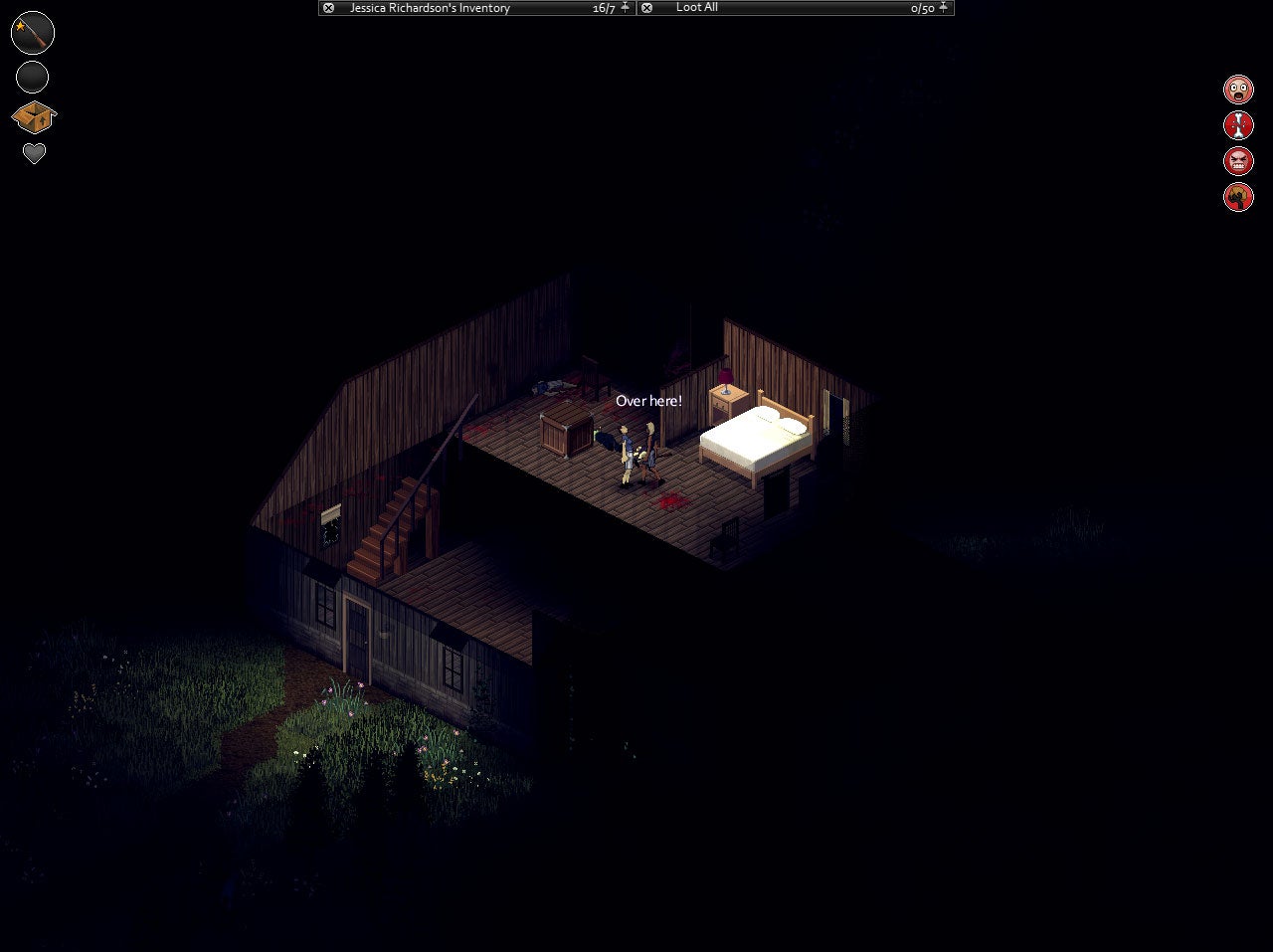Select the Jessica Richardson's Inventory header

tap(428, 8)
